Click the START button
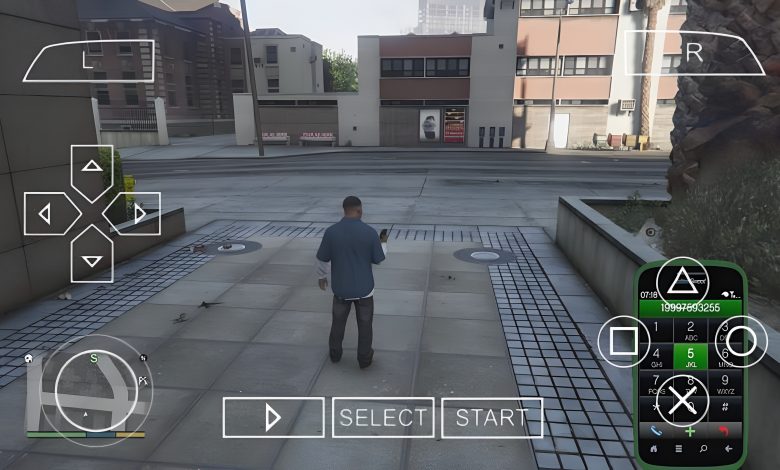780x470 pixels. pos(492,418)
